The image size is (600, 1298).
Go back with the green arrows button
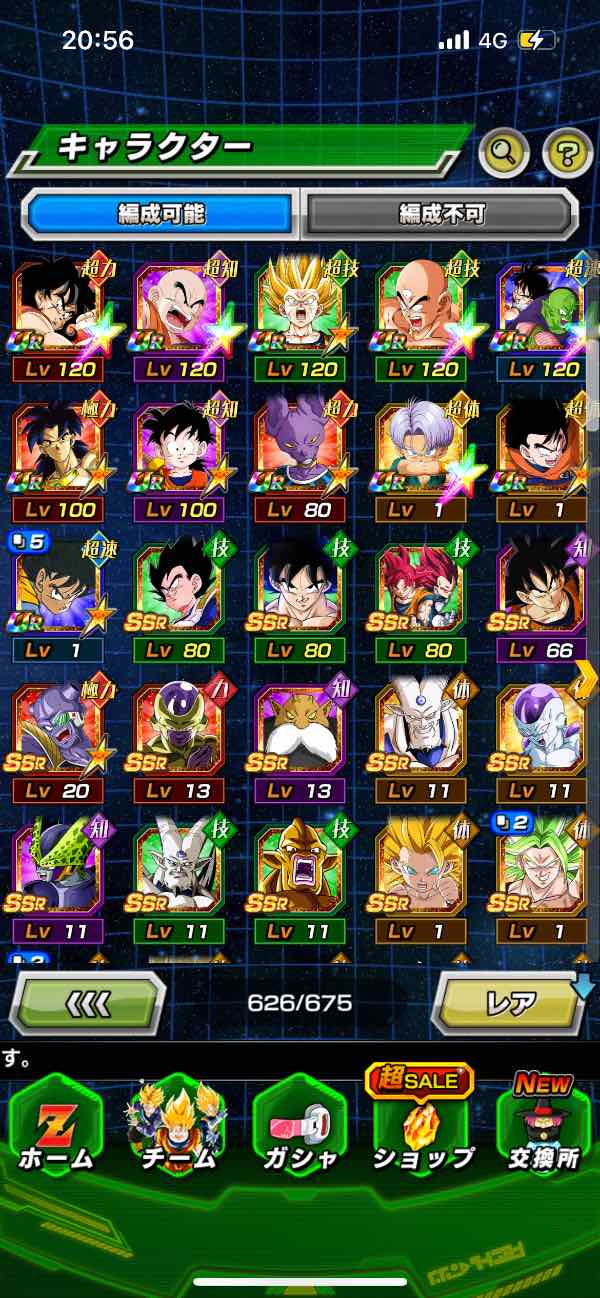click(x=88, y=1003)
